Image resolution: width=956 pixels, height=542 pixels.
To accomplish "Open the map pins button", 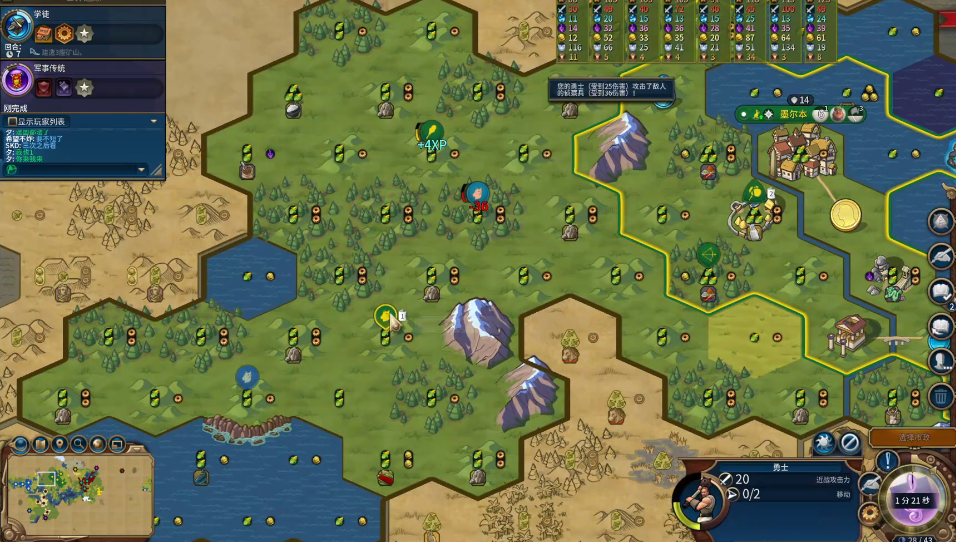I will click(x=59, y=443).
